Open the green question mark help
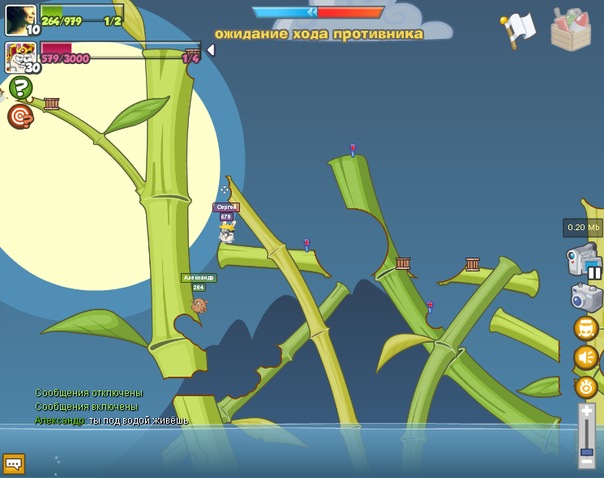This screenshot has width=604, height=478. click(x=21, y=88)
